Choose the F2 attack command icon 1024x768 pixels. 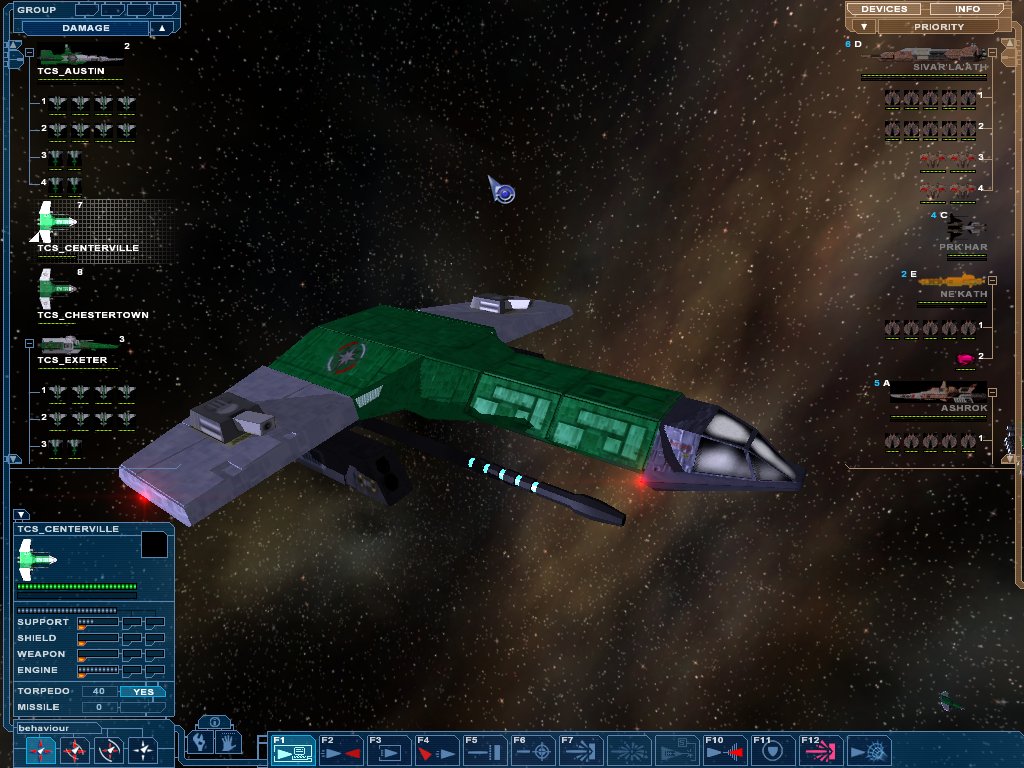coord(340,750)
